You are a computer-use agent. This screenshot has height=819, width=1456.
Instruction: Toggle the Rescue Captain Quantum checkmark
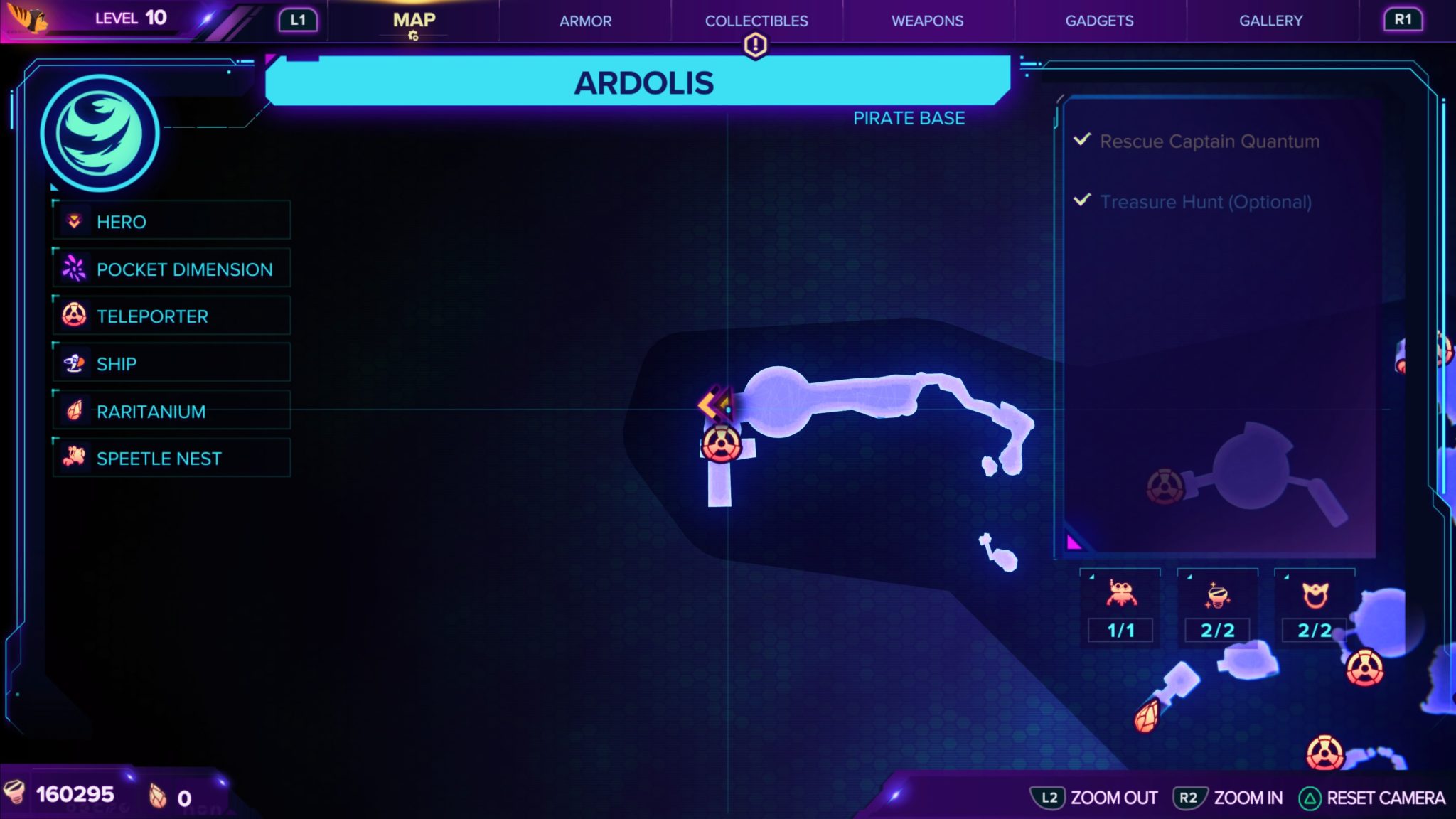pos(1081,141)
